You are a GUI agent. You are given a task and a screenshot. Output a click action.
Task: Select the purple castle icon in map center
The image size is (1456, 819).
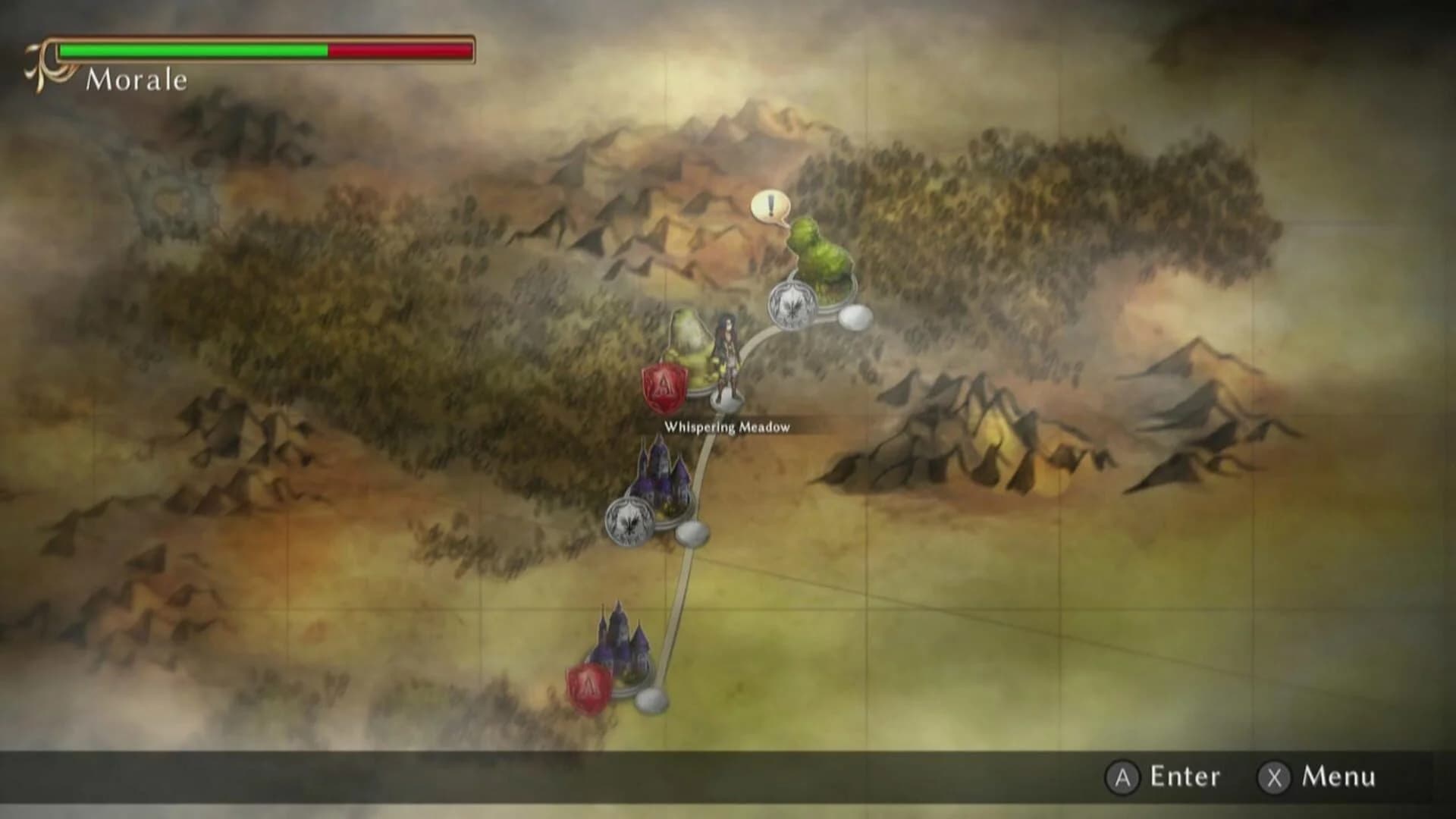point(661,475)
